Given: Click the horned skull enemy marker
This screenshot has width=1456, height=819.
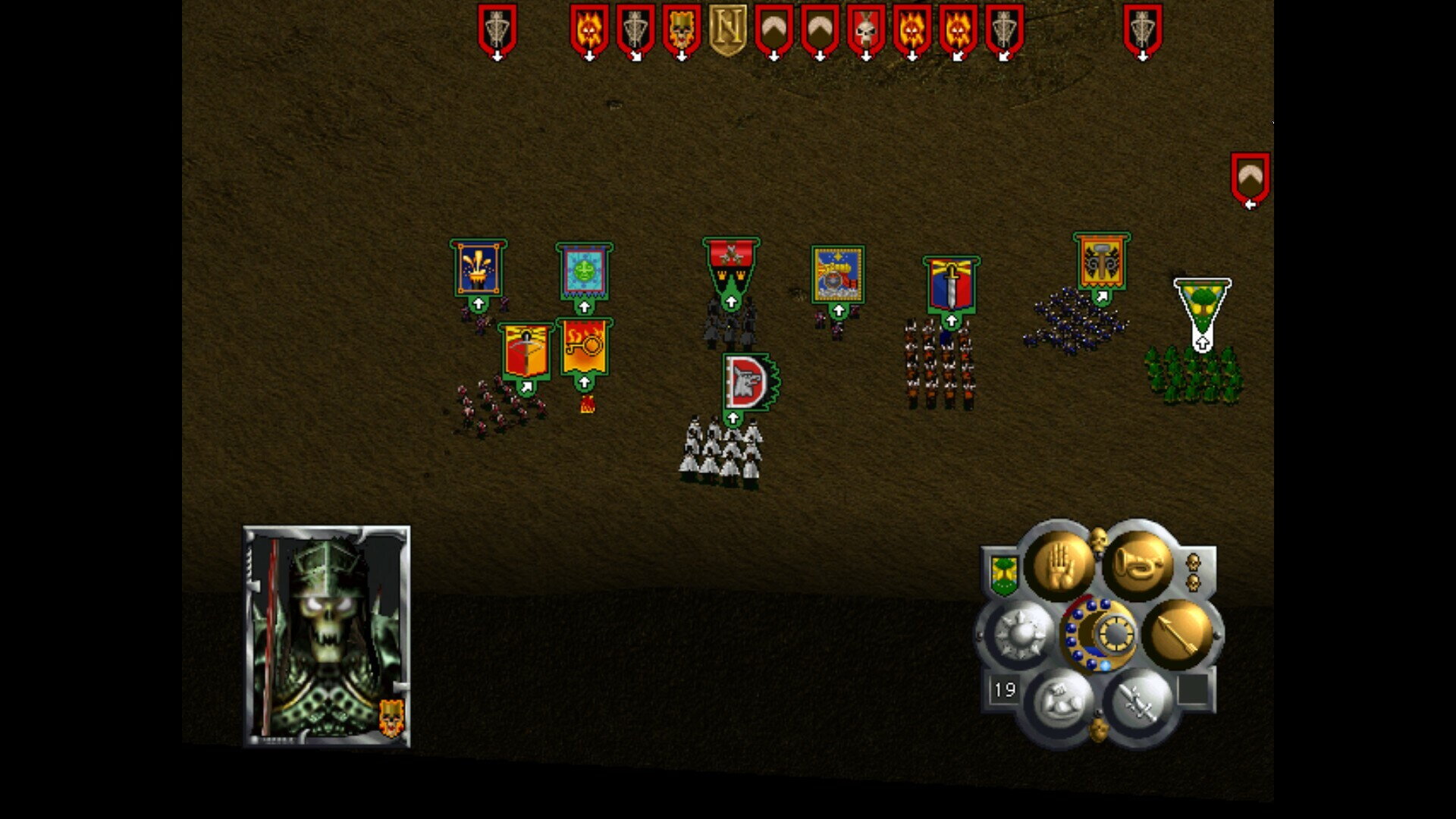Looking at the screenshot, I should tap(865, 29).
